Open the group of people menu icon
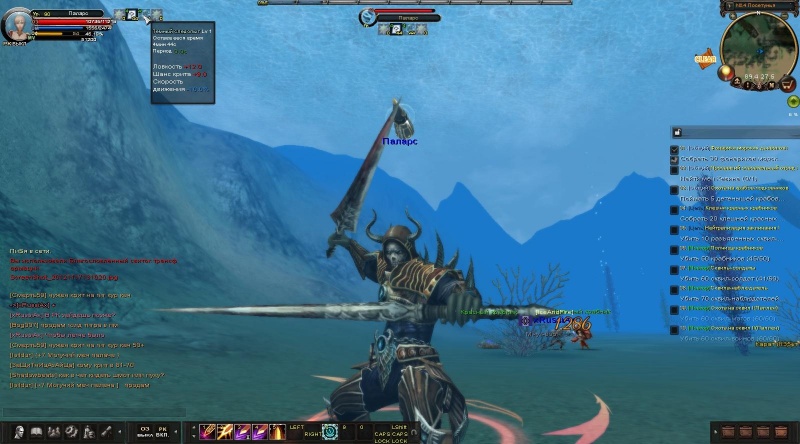The image size is (800, 444). 54,431
